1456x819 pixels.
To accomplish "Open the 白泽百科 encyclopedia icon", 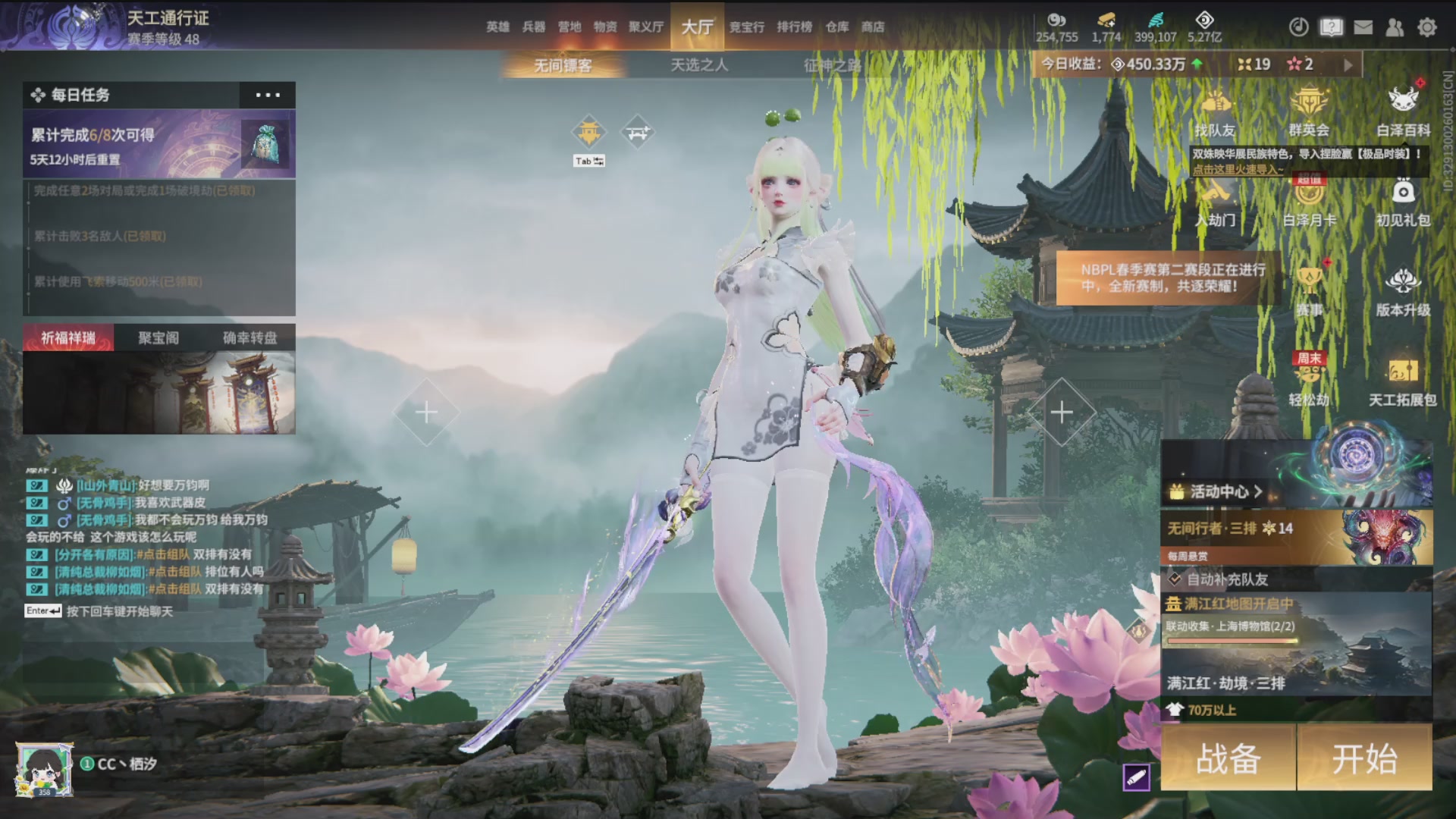I will coord(1403,111).
